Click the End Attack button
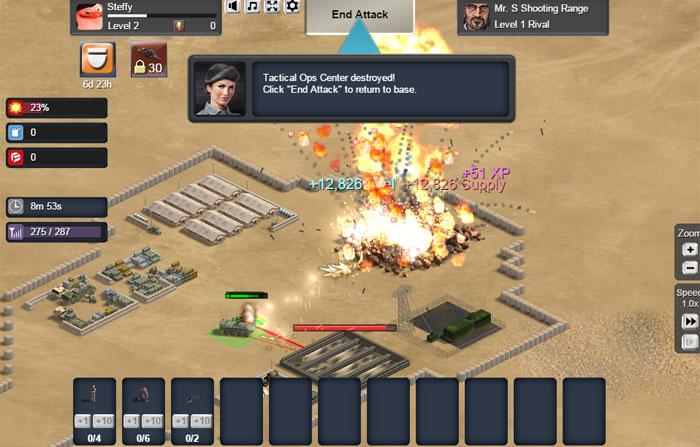 click(x=360, y=15)
